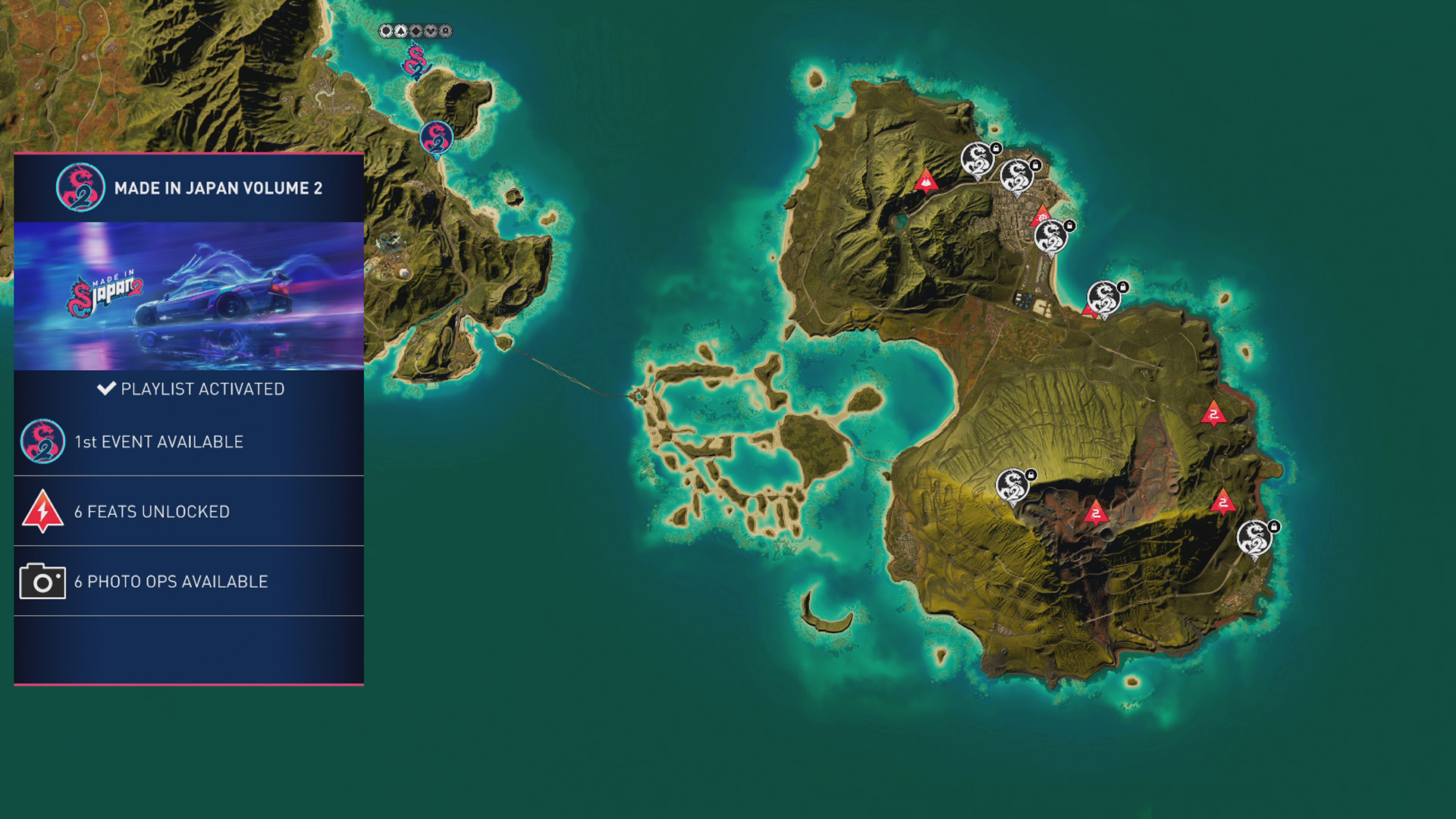Click the uncircled pink dragon playlist marker
Image resolution: width=1456 pixels, height=819 pixels.
coord(416,61)
